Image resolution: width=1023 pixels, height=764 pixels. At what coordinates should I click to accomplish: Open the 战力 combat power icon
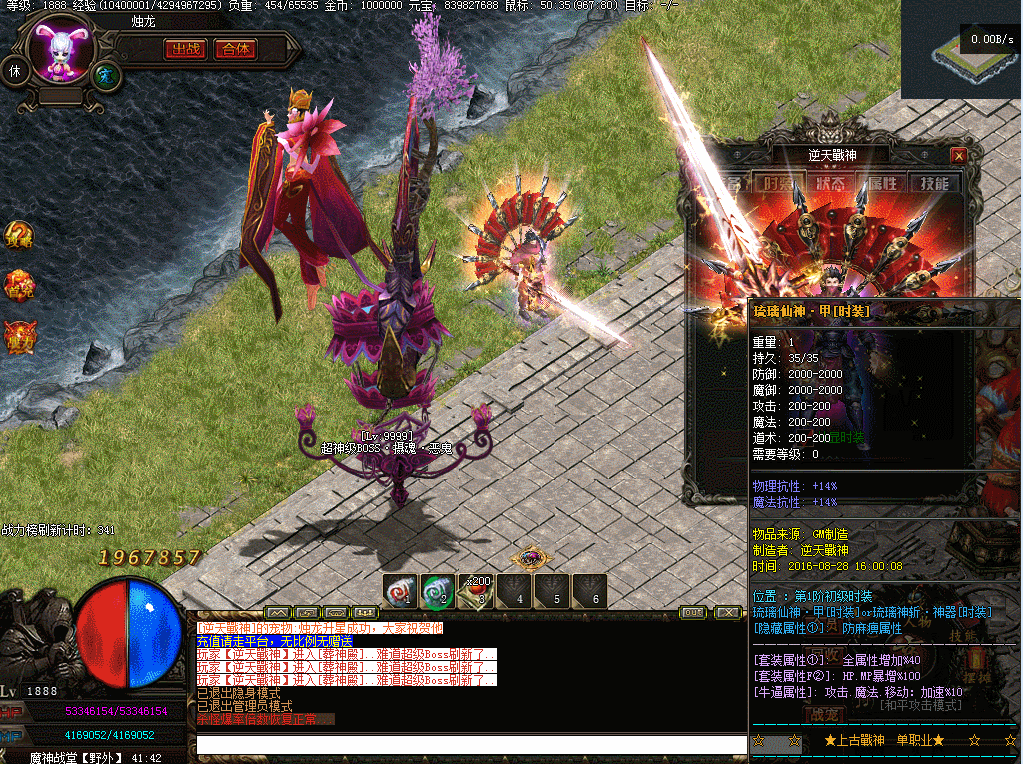point(19,336)
